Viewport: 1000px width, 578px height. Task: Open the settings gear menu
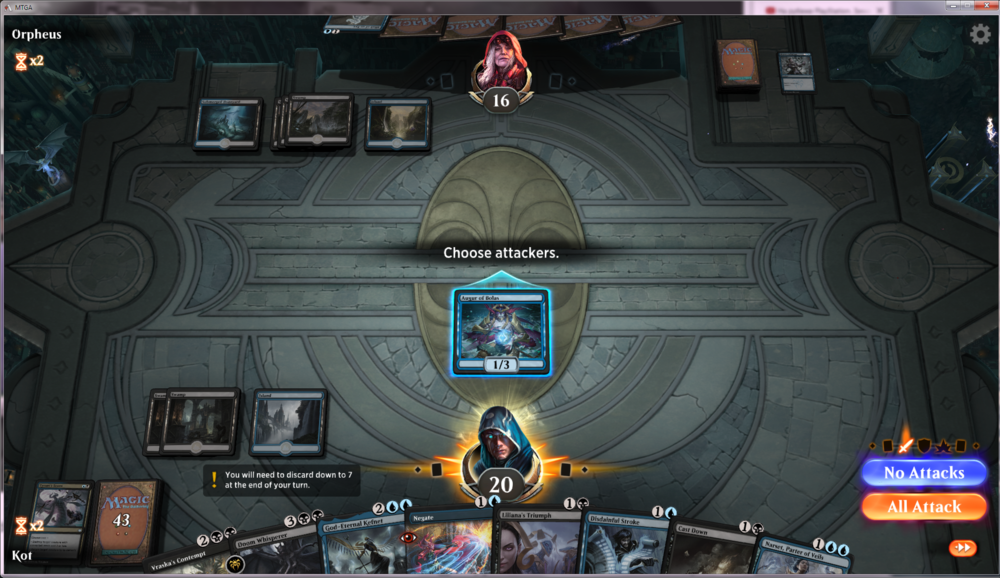coord(980,34)
